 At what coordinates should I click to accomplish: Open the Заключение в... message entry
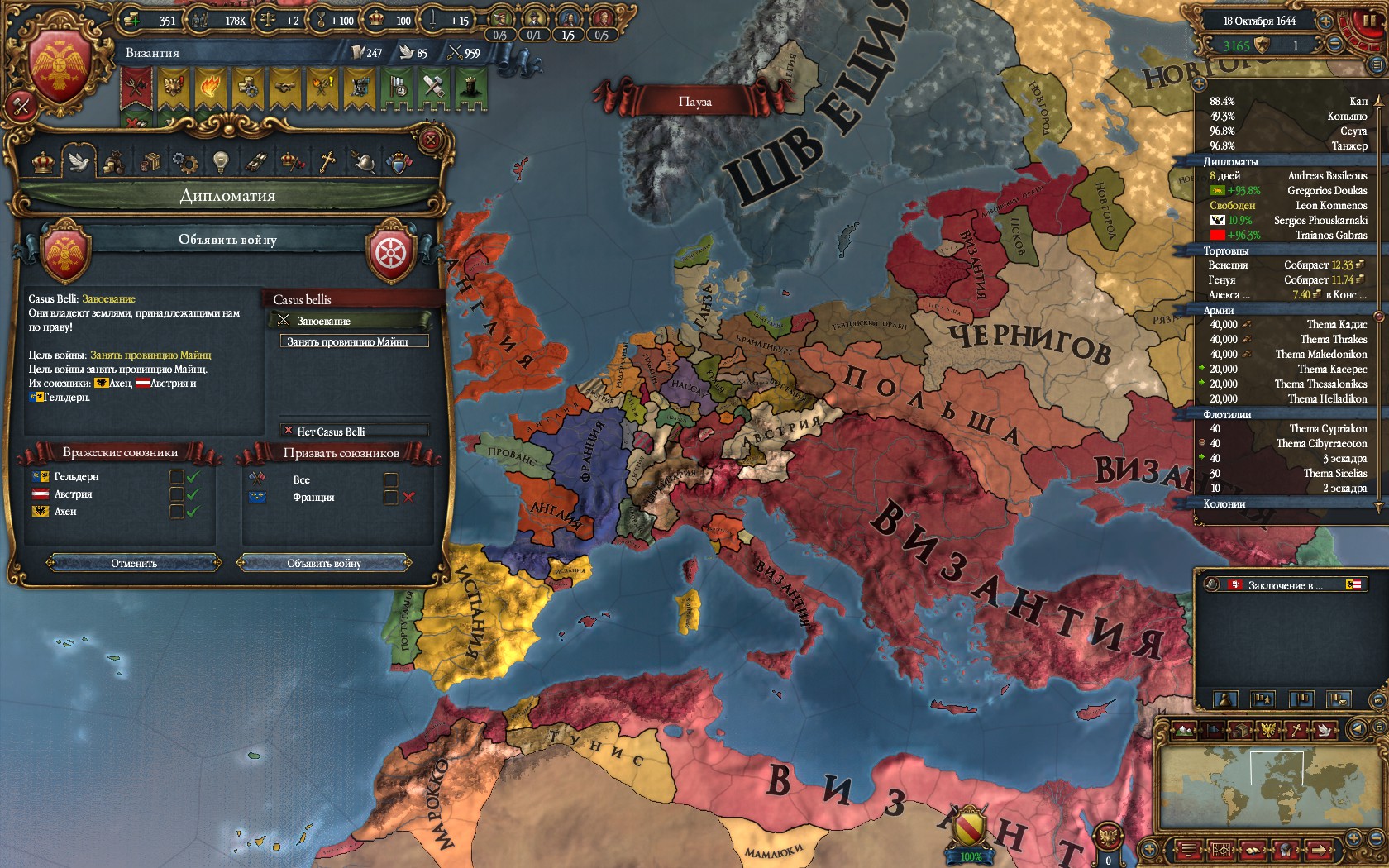tap(1285, 585)
